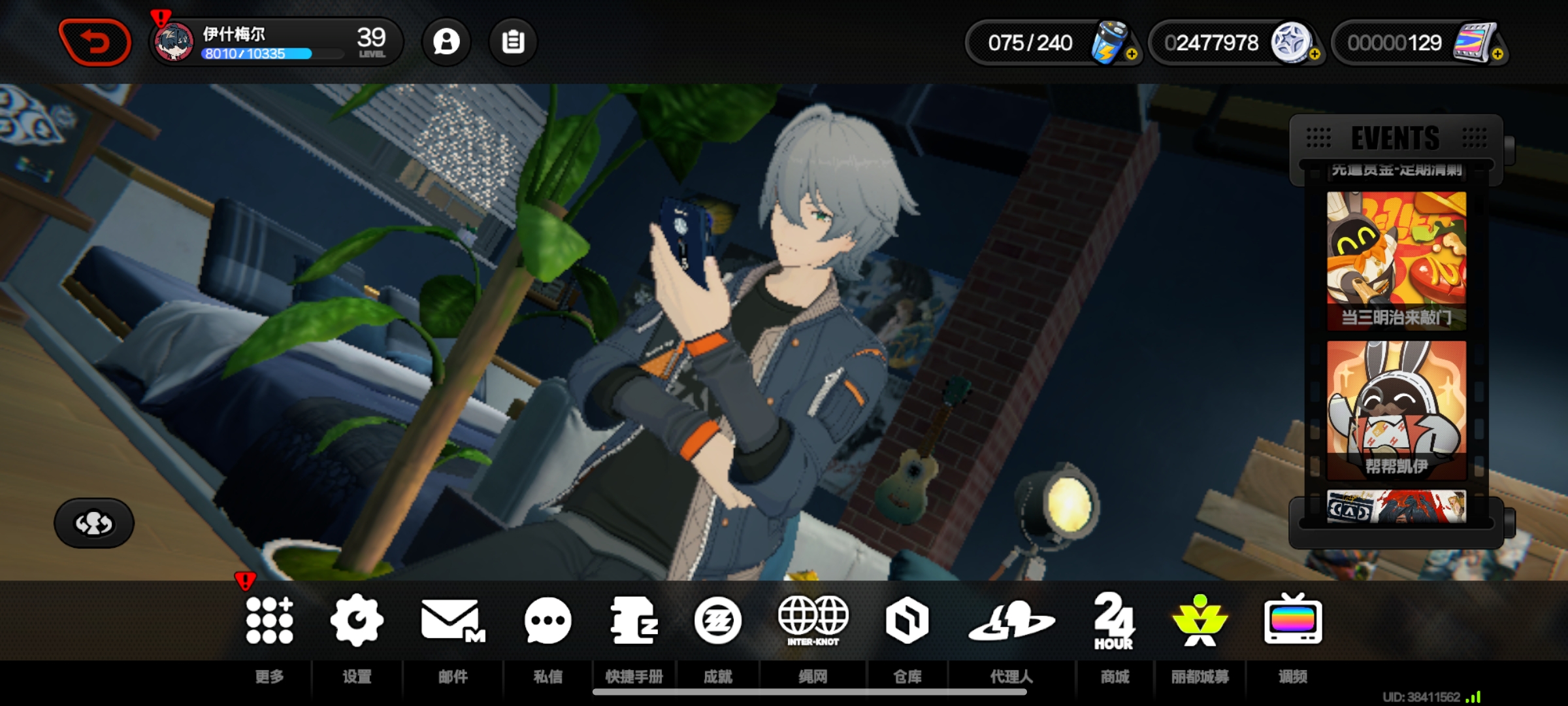This screenshot has height=706, width=1568.
Task: Add Dennies with the coin plus button
Action: [1315, 54]
